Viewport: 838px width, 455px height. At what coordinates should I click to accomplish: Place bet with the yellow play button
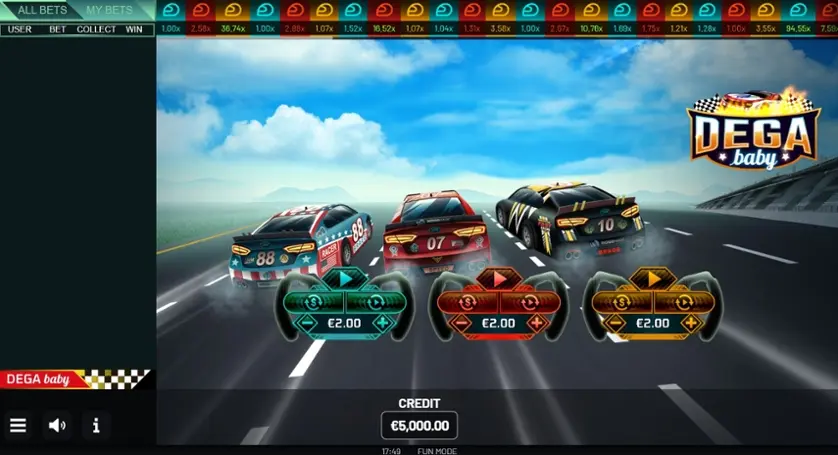653,279
